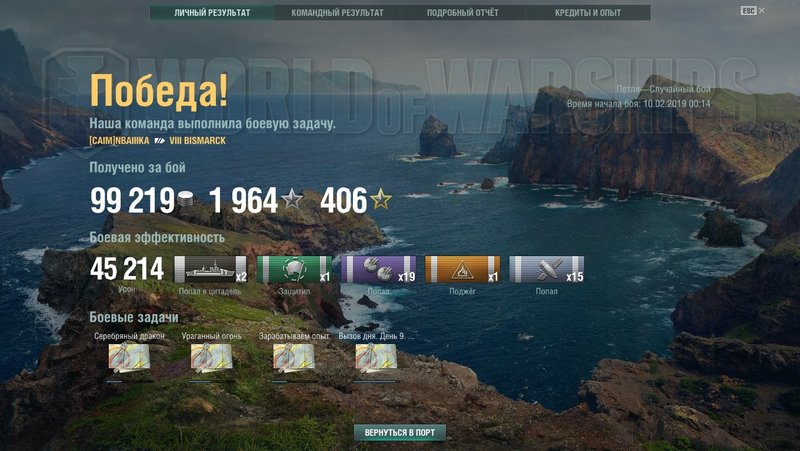Open the Ураганный огонь combat mission
This screenshot has height=451, width=800.
tap(211, 357)
